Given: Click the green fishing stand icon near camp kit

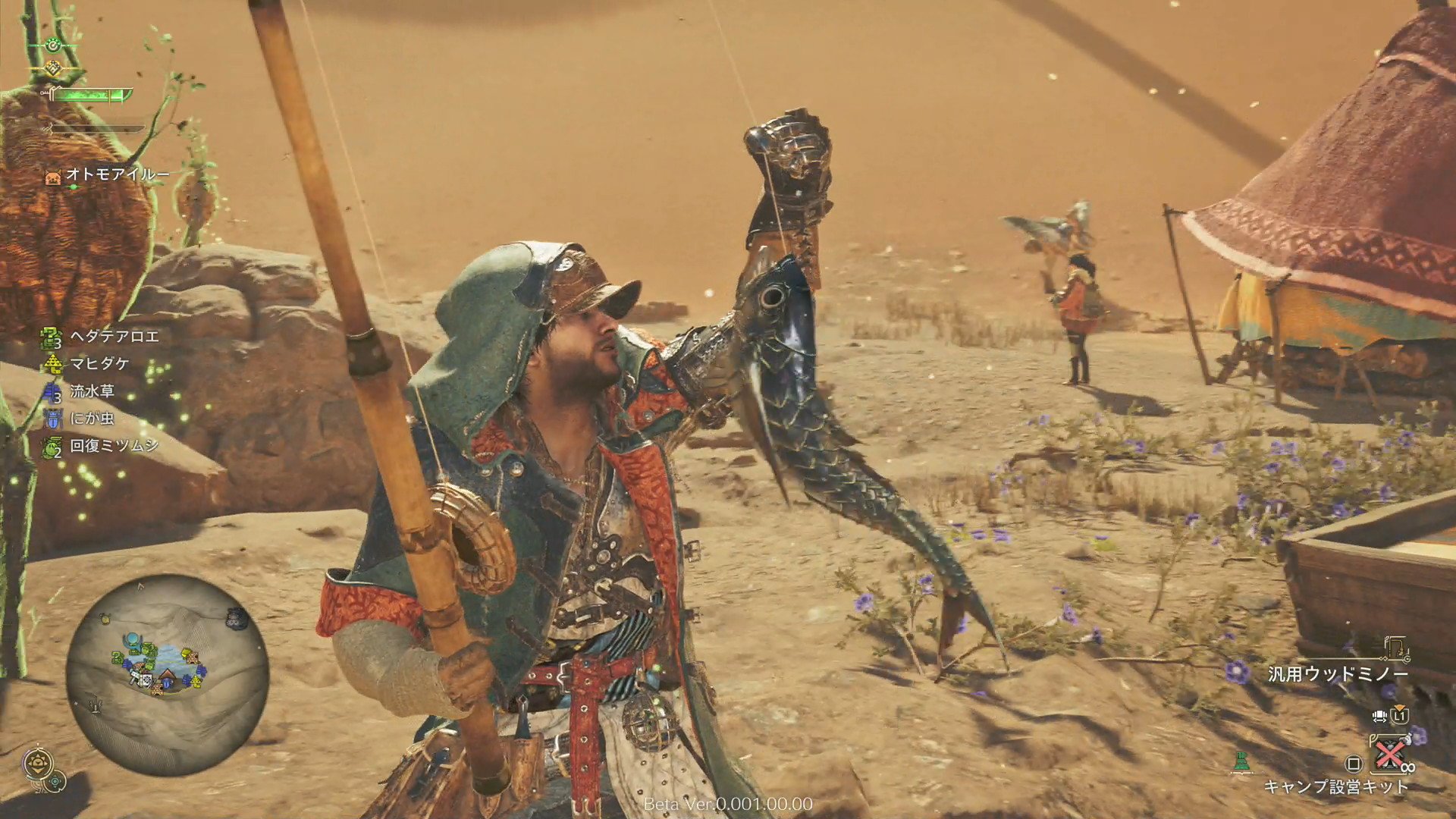Looking at the screenshot, I should [x=1242, y=761].
